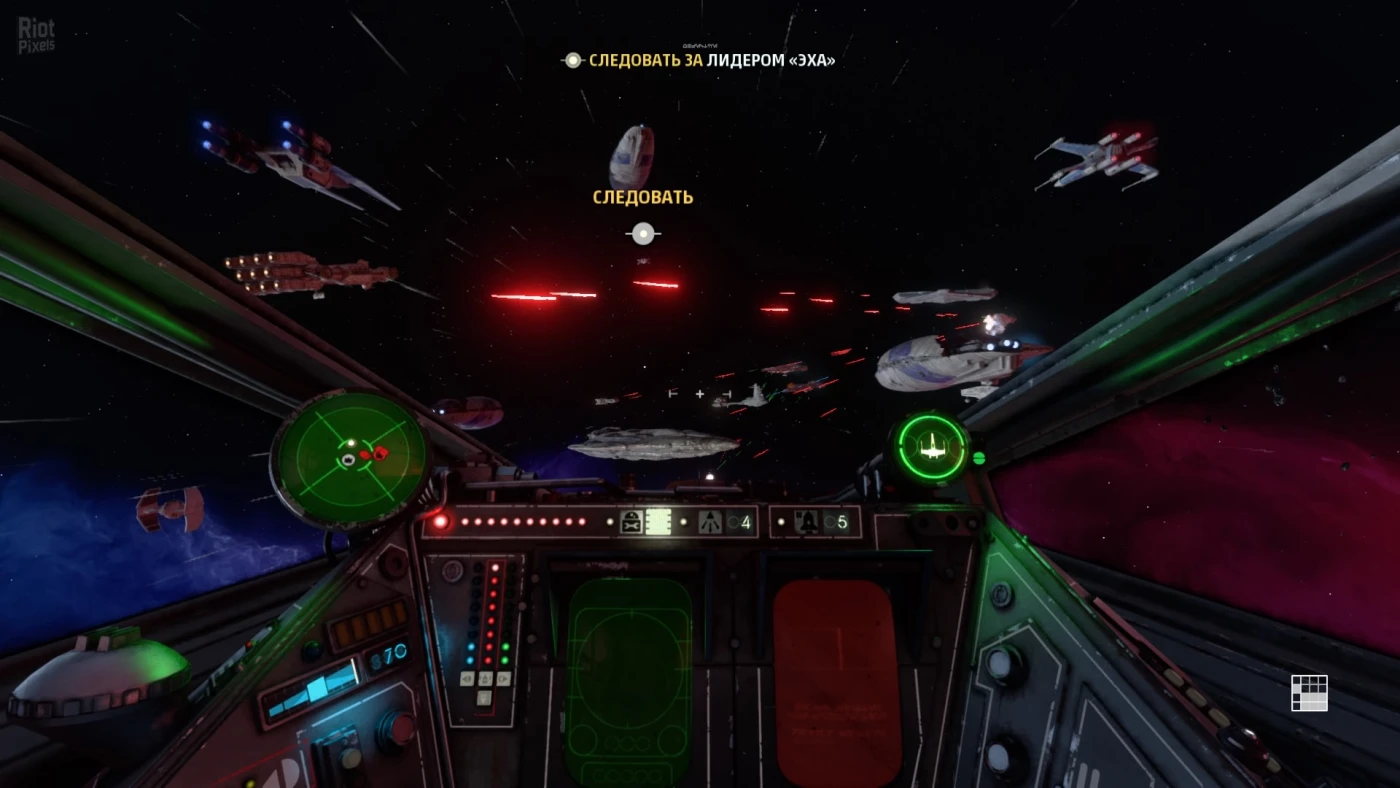The image size is (1400, 788).
Task: Open the green circular radar display
Action: point(349,458)
